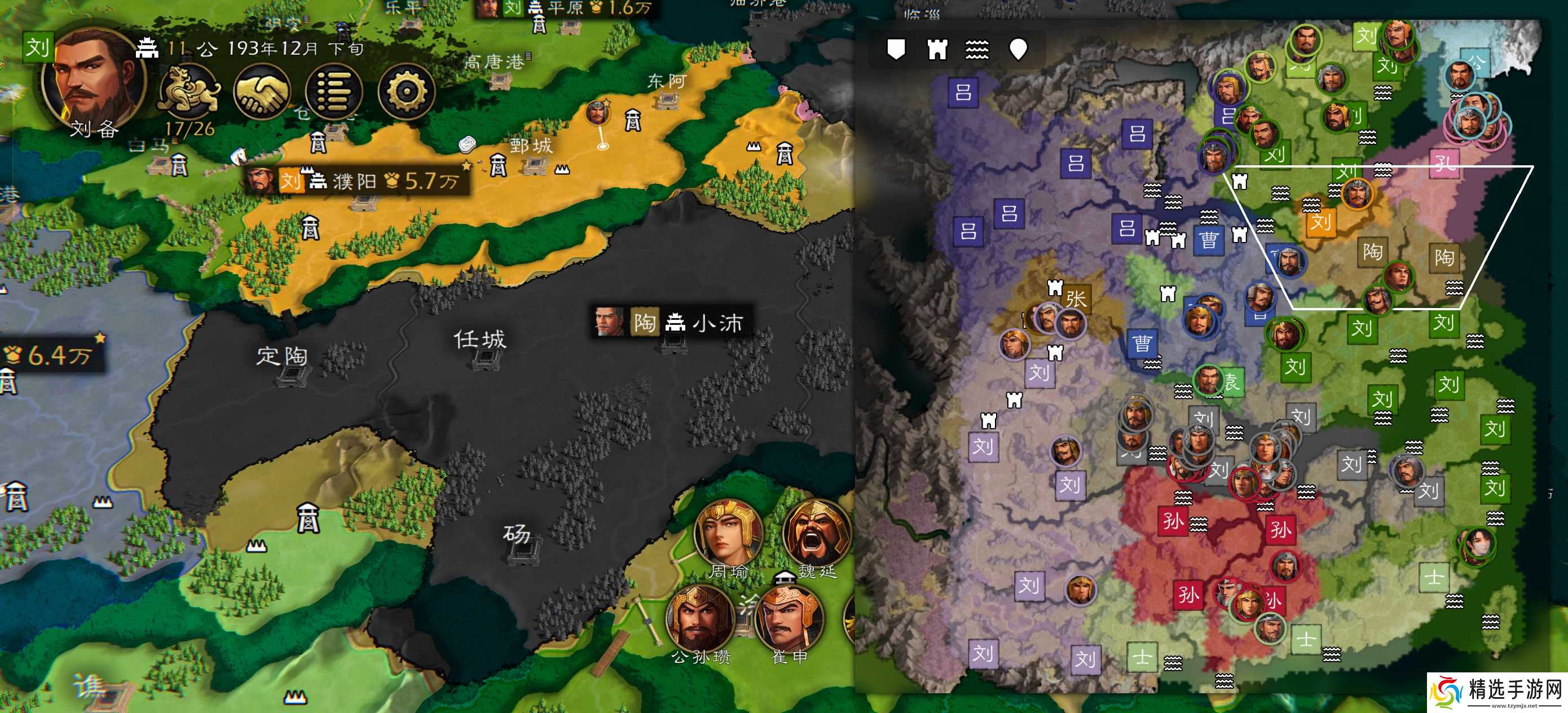
Task: Select officer 崔申's portrait
Action: (789, 618)
